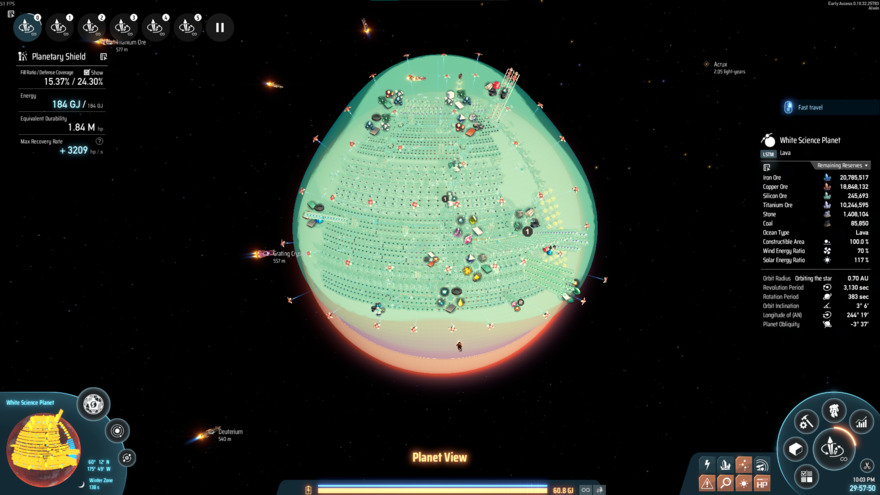Select the mecha icon numbered 3
The image size is (880, 495).
click(123, 27)
